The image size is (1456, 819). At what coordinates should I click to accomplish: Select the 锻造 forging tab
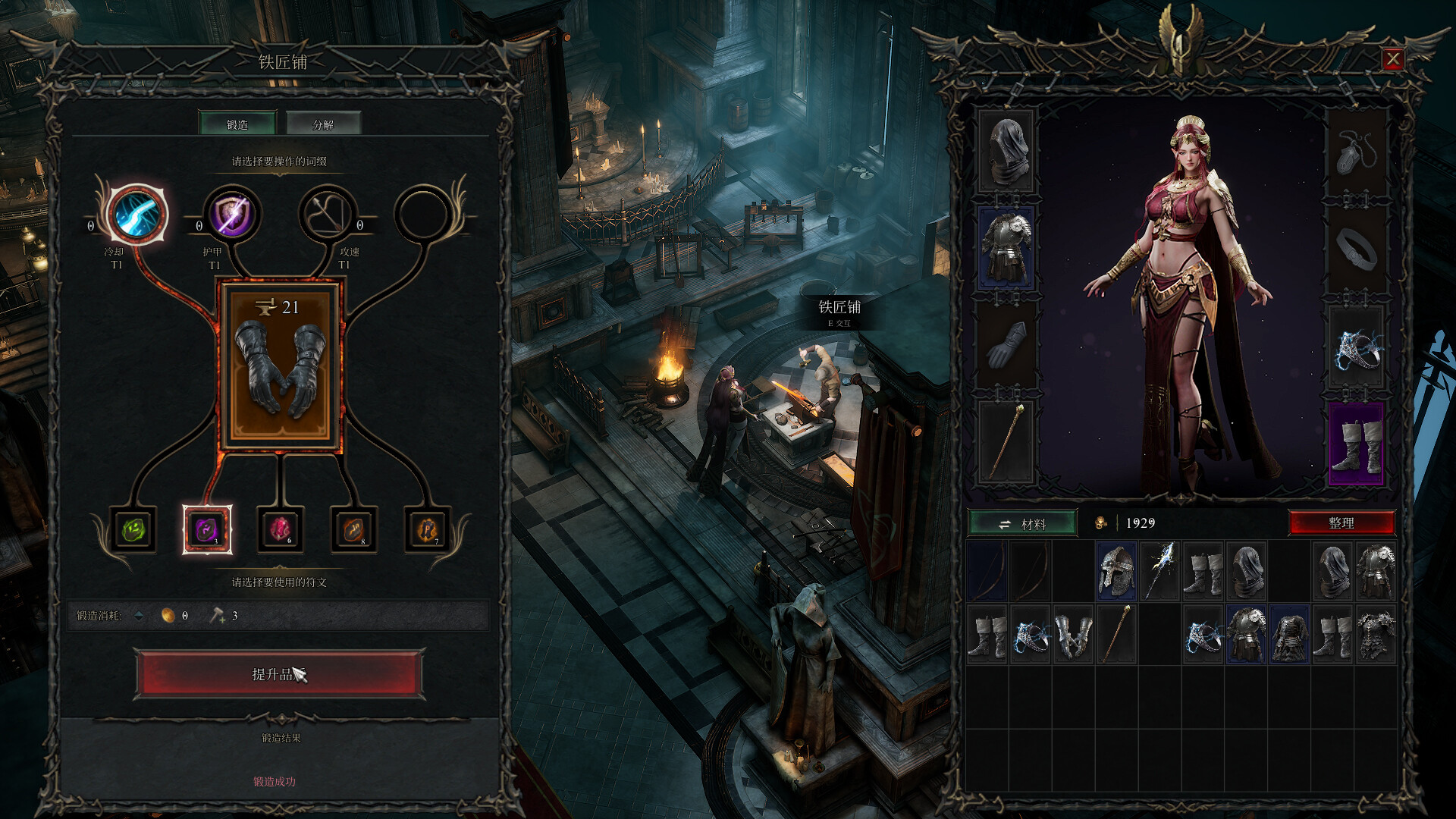pos(237,124)
